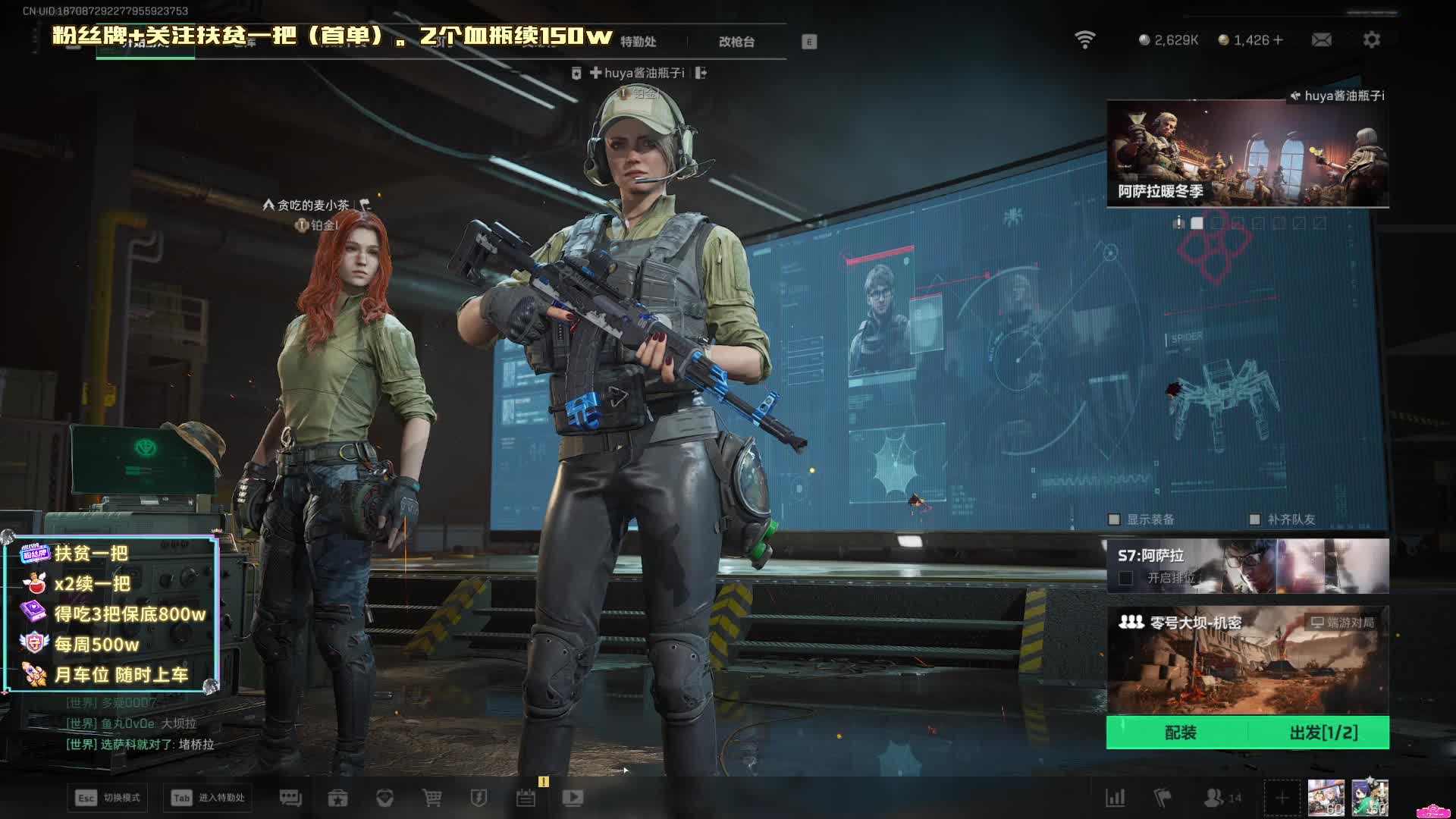Select the 零号大坝-机密 map card
The width and height of the screenshot is (1456, 819).
point(1247,660)
